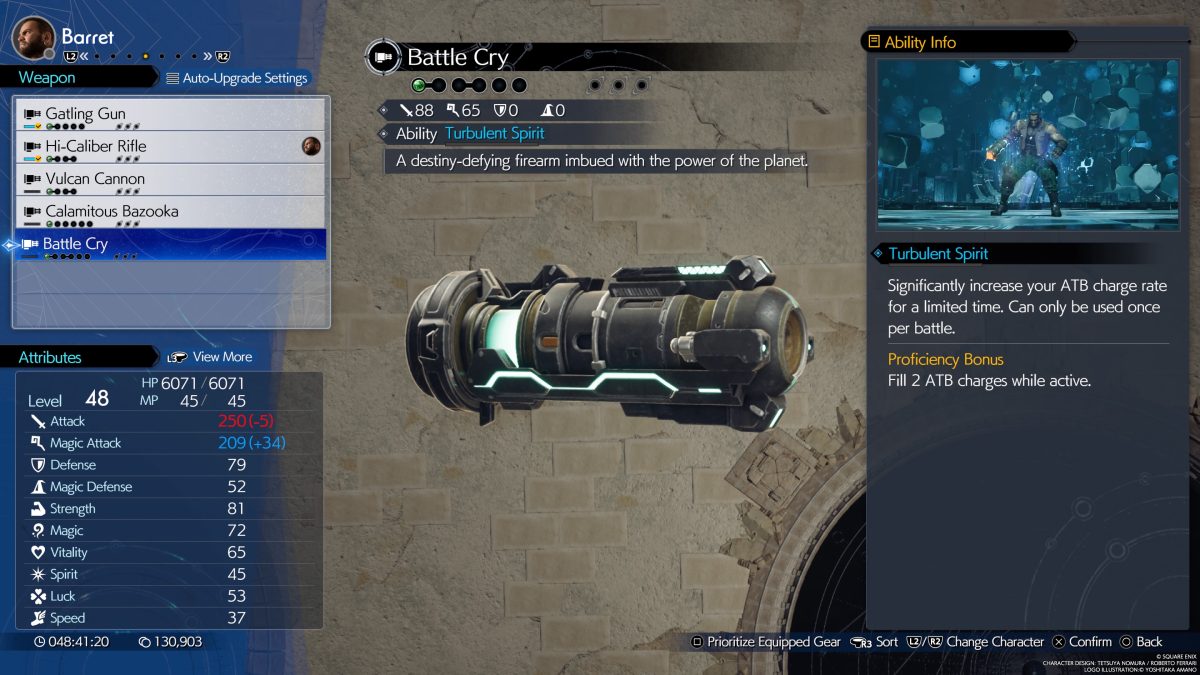This screenshot has width=1200, height=675.
Task: Select Vulcan Cannon from weapon list
Action: point(170,180)
